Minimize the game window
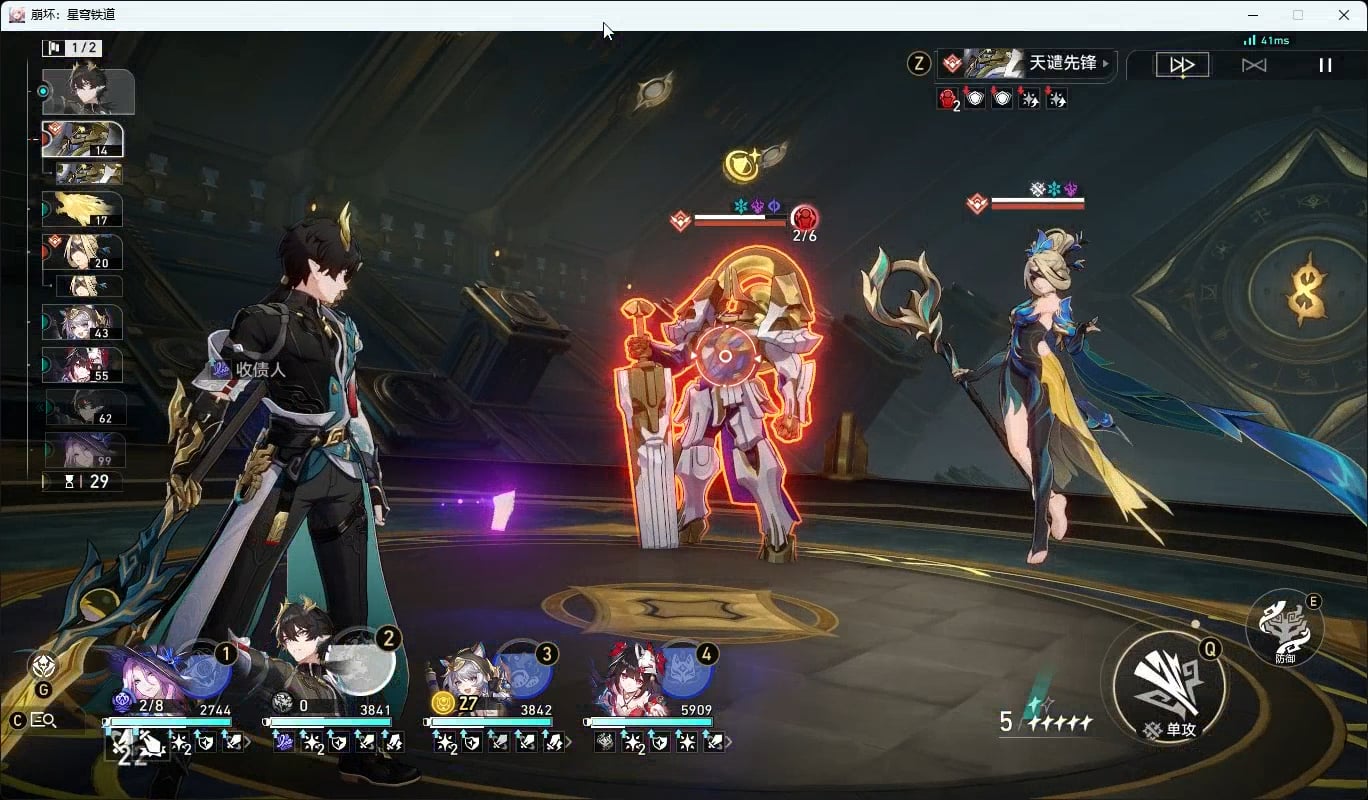Viewport: 1368px width, 800px height. 1253,15
